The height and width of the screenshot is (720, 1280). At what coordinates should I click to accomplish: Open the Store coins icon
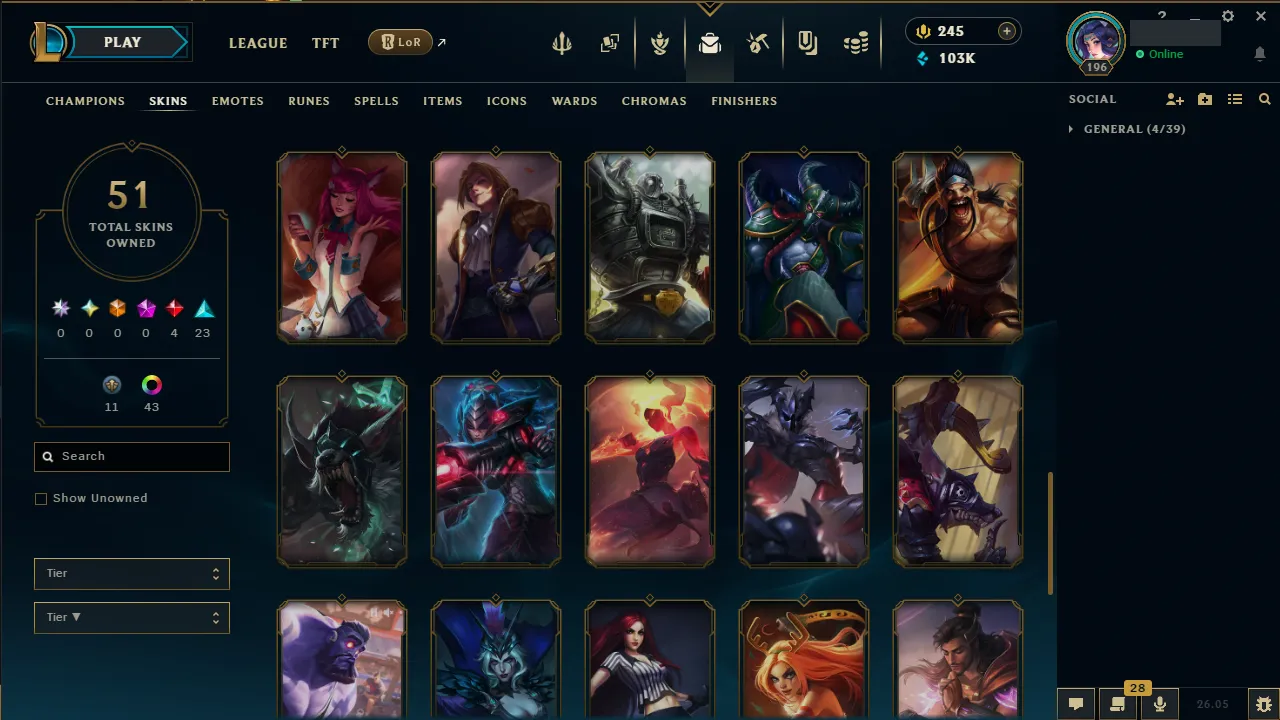[856, 42]
